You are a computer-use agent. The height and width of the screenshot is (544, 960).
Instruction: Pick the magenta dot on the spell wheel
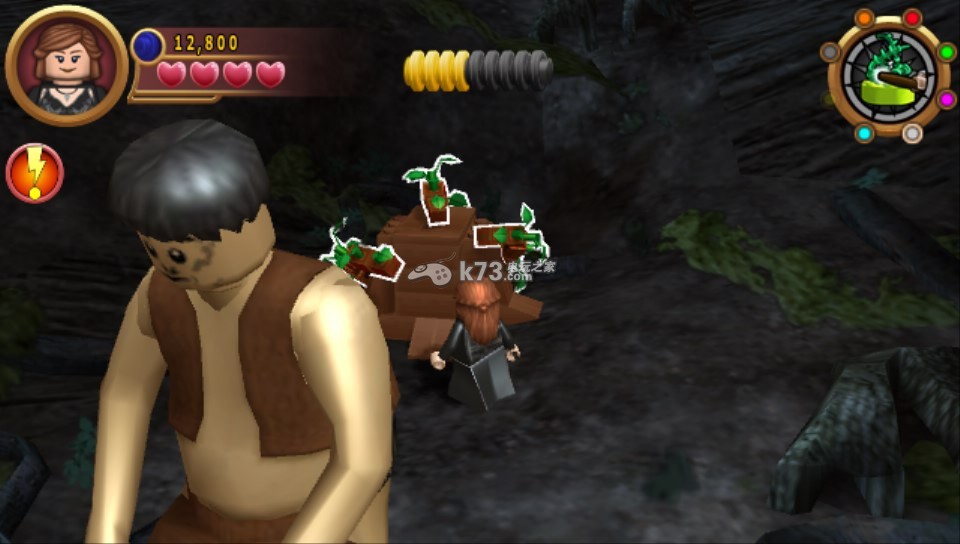pos(945,99)
